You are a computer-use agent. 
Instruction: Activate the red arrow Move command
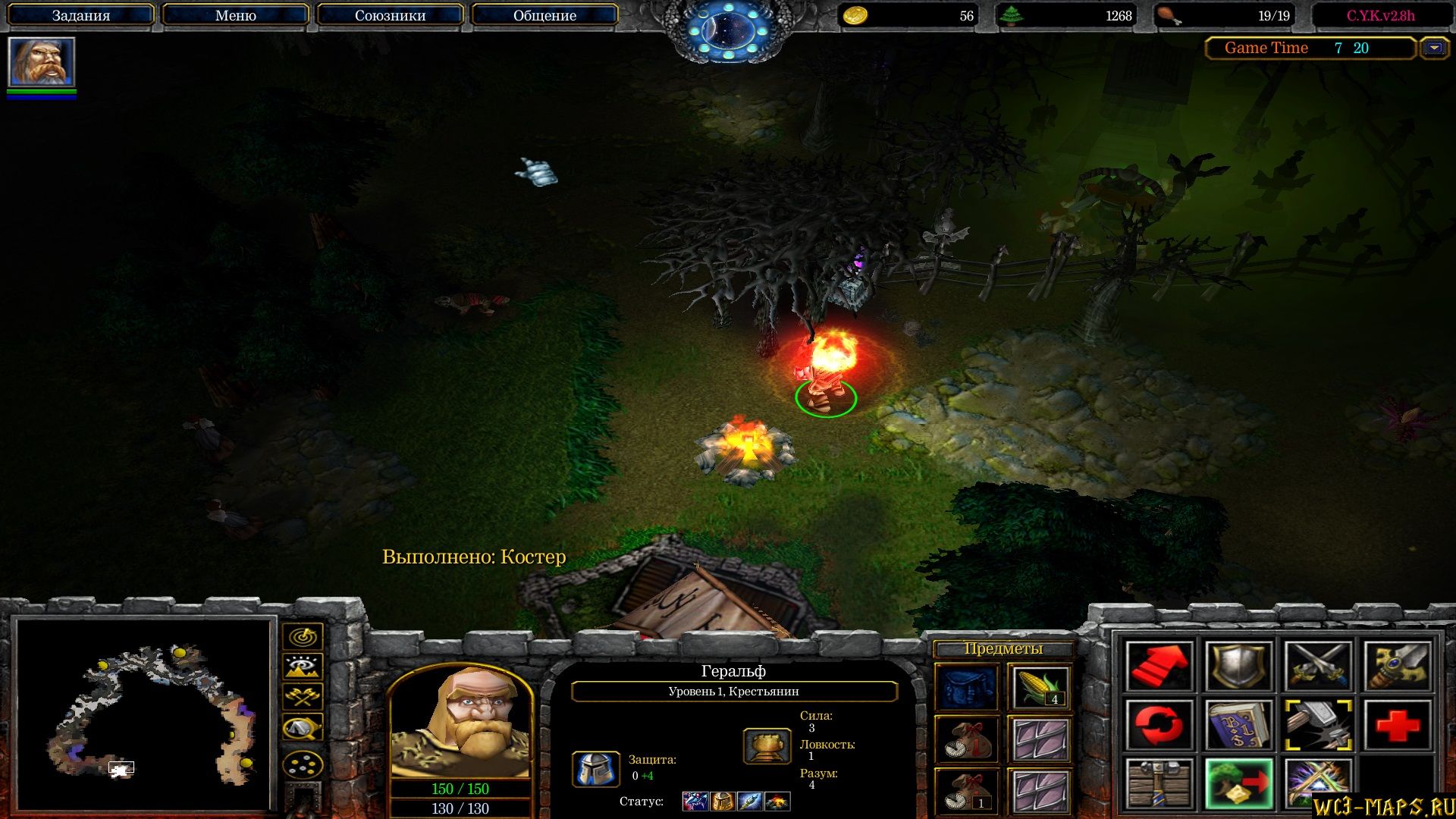point(1159,666)
